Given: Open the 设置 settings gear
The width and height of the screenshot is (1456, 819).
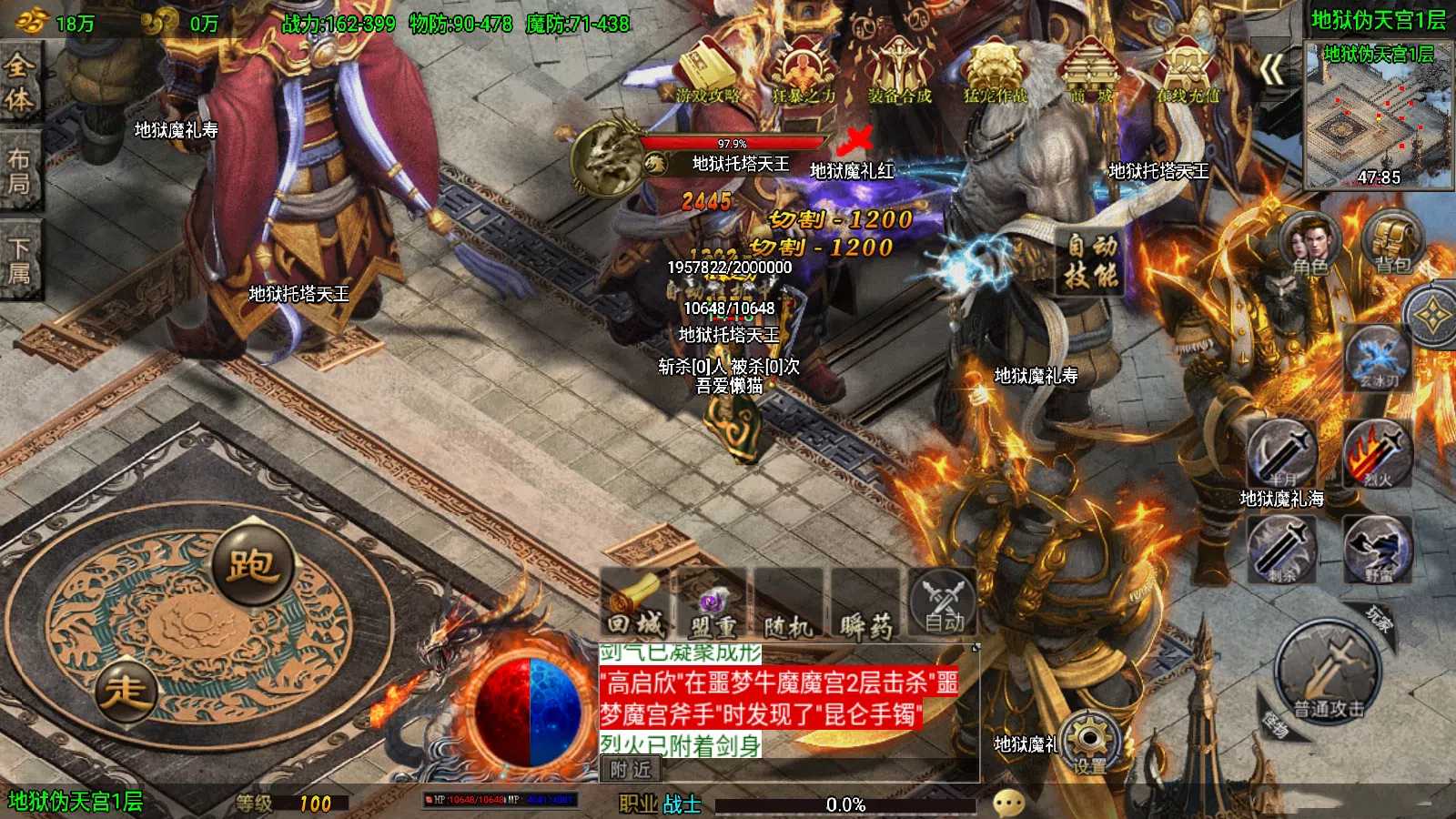Looking at the screenshot, I should coord(1088,743).
